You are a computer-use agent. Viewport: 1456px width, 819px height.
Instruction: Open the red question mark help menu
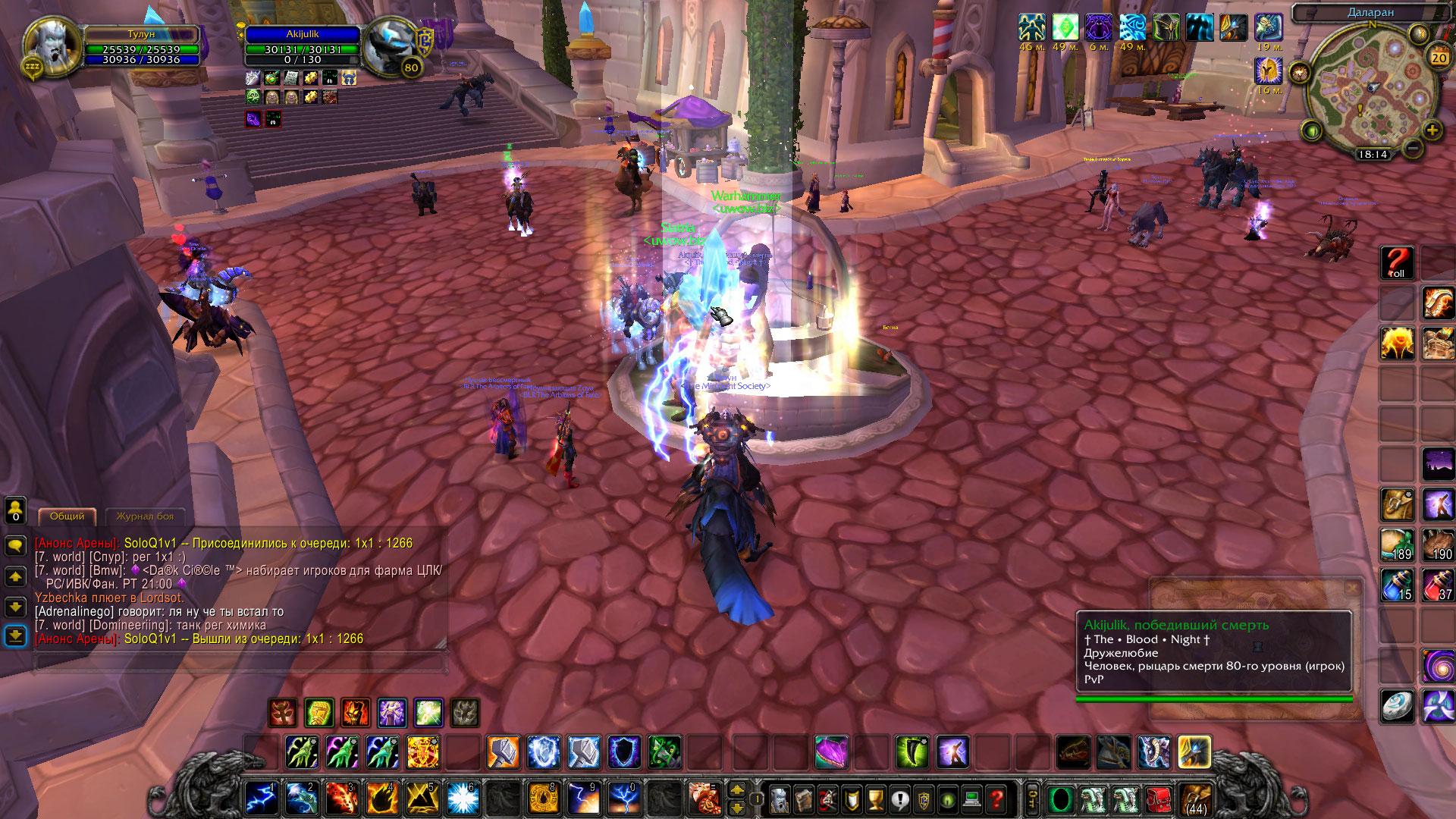(x=996, y=799)
